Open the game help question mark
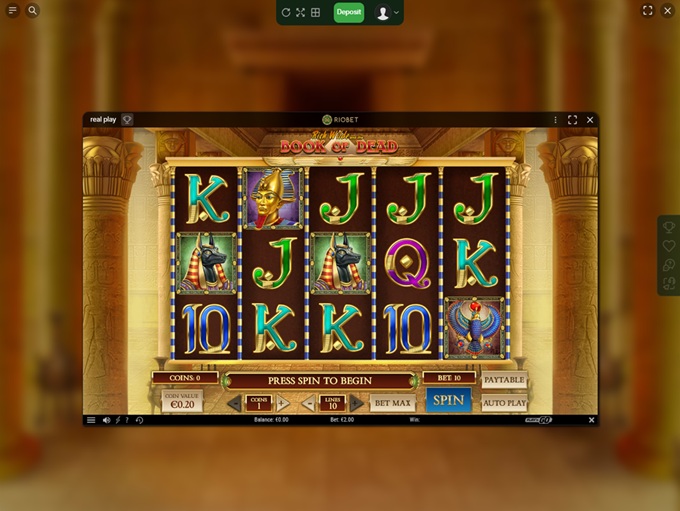 click(x=127, y=420)
